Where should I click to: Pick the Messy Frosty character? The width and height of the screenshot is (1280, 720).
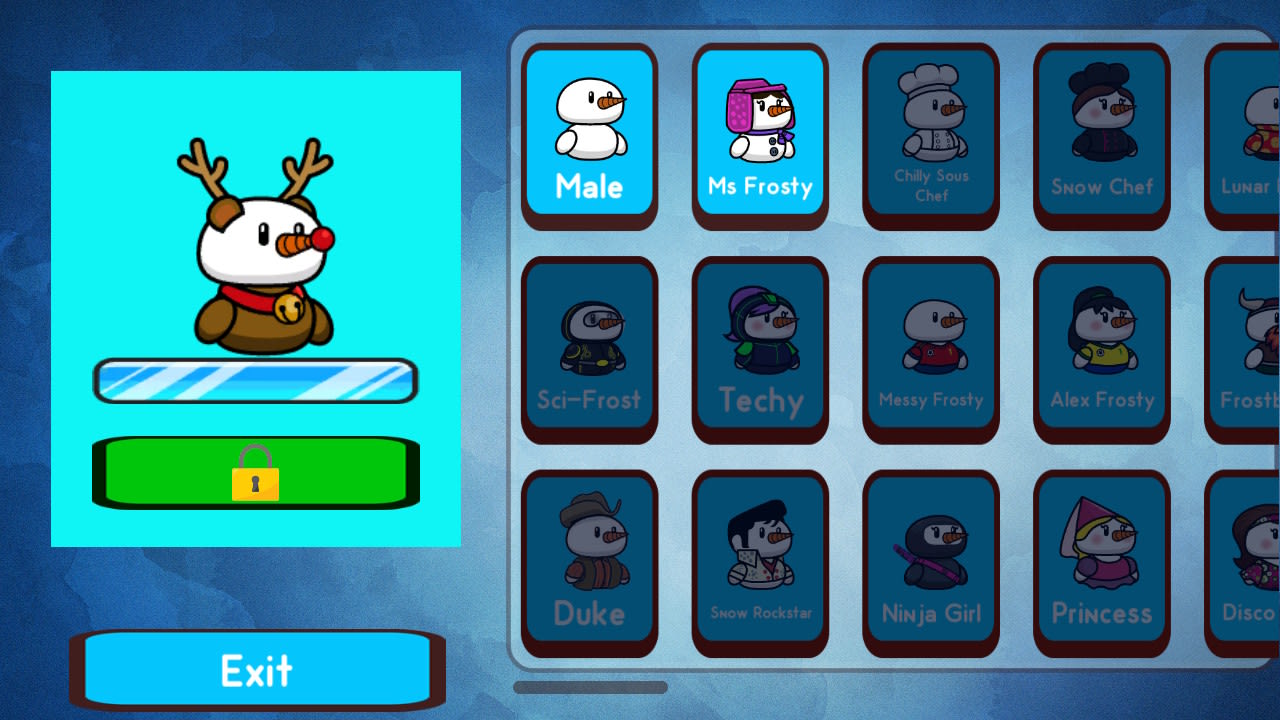(x=930, y=347)
